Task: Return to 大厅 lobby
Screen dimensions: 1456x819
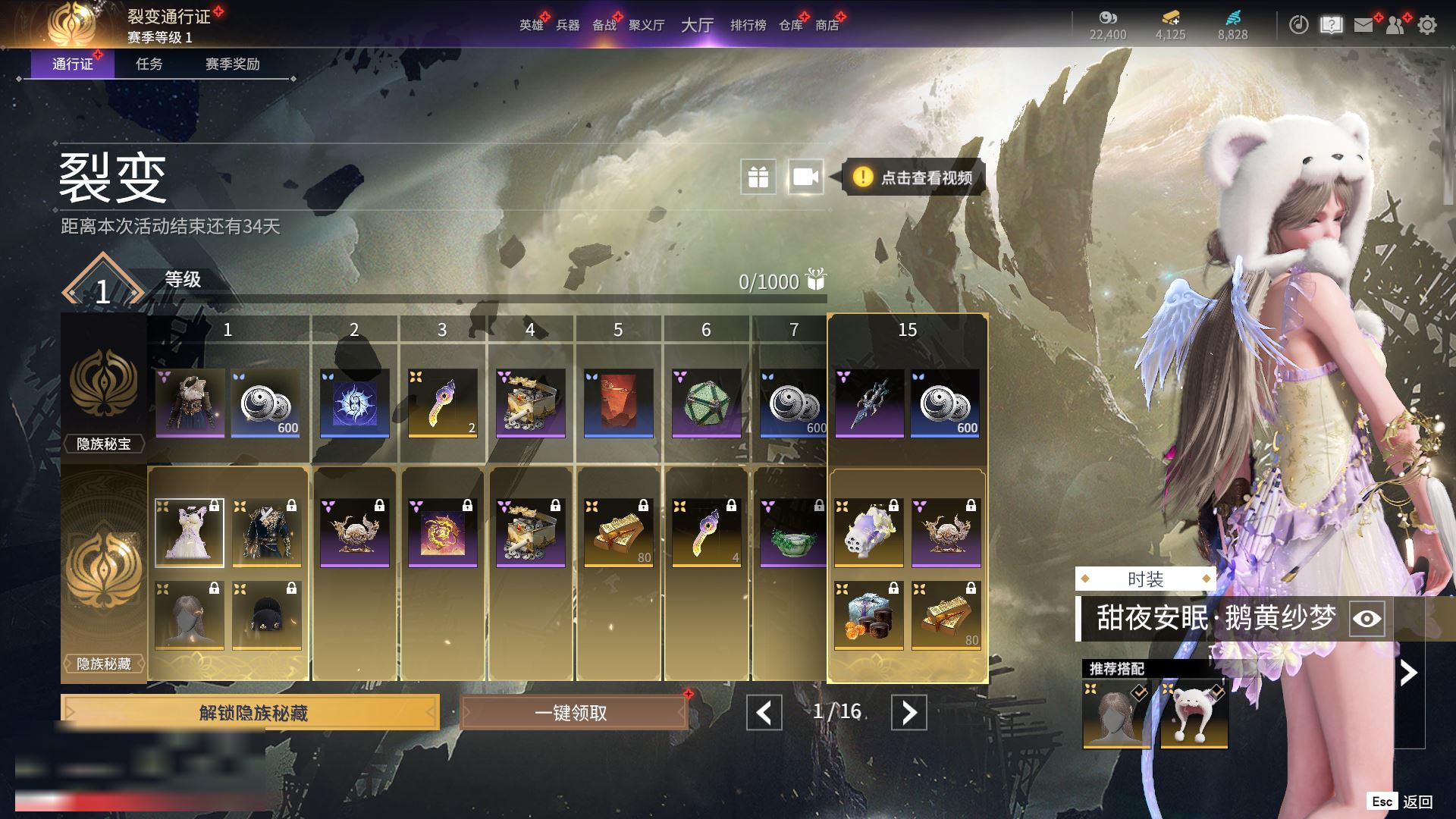Action: point(697,25)
